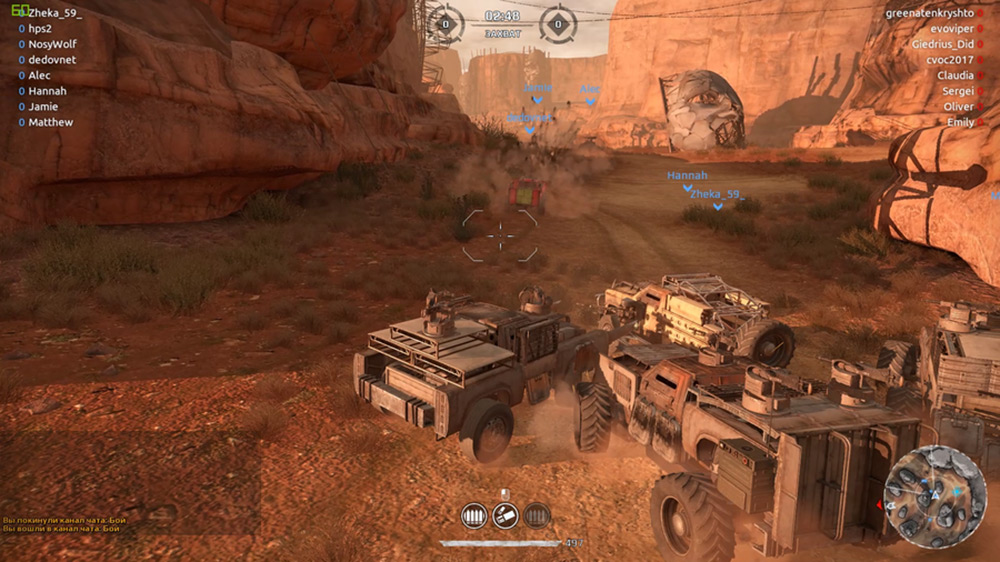The height and width of the screenshot is (562, 1000).
Task: Select the dimmed ammo belt weapon icon
Action: click(x=538, y=516)
